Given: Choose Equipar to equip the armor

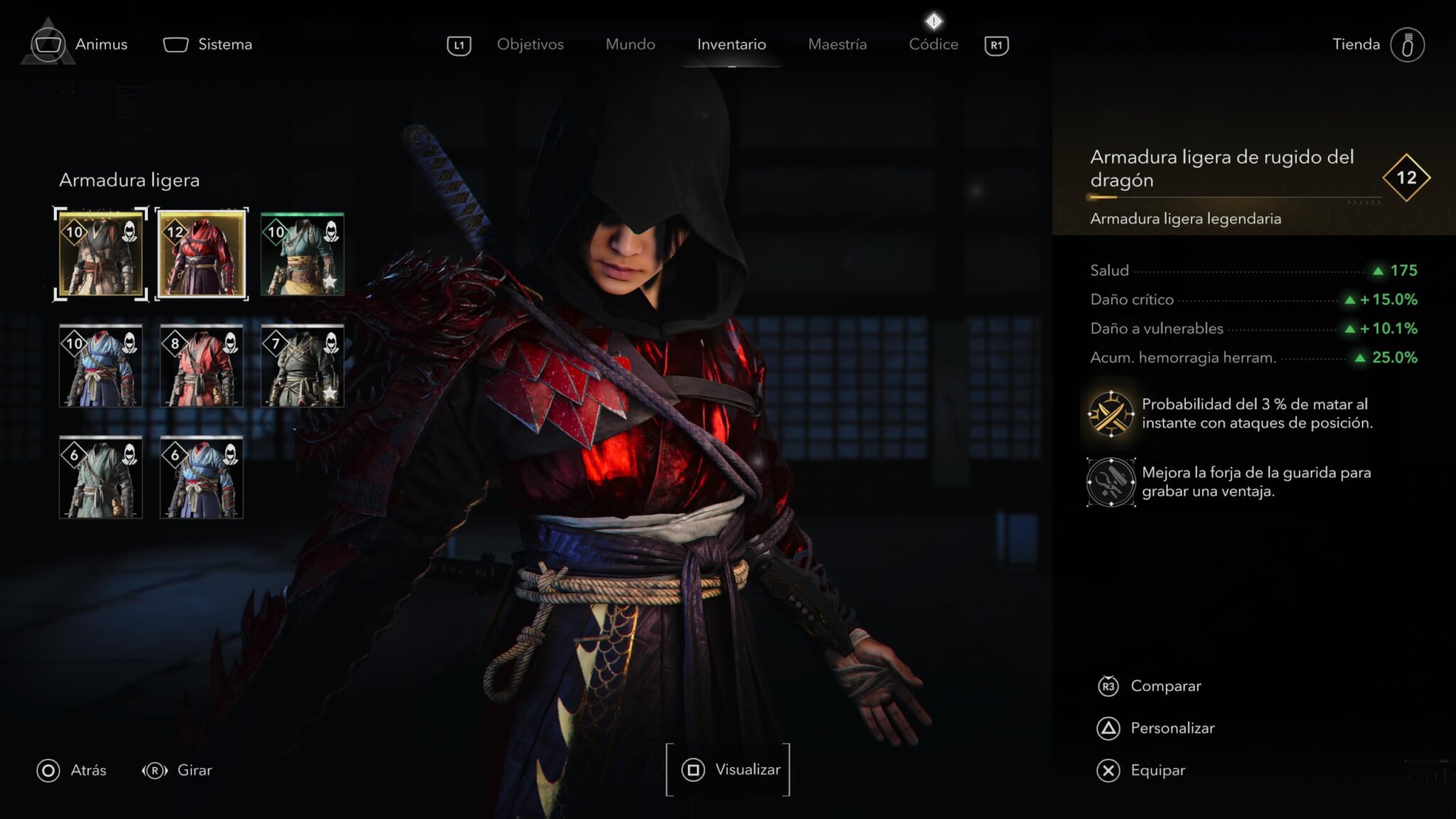Looking at the screenshot, I should click(x=1157, y=770).
